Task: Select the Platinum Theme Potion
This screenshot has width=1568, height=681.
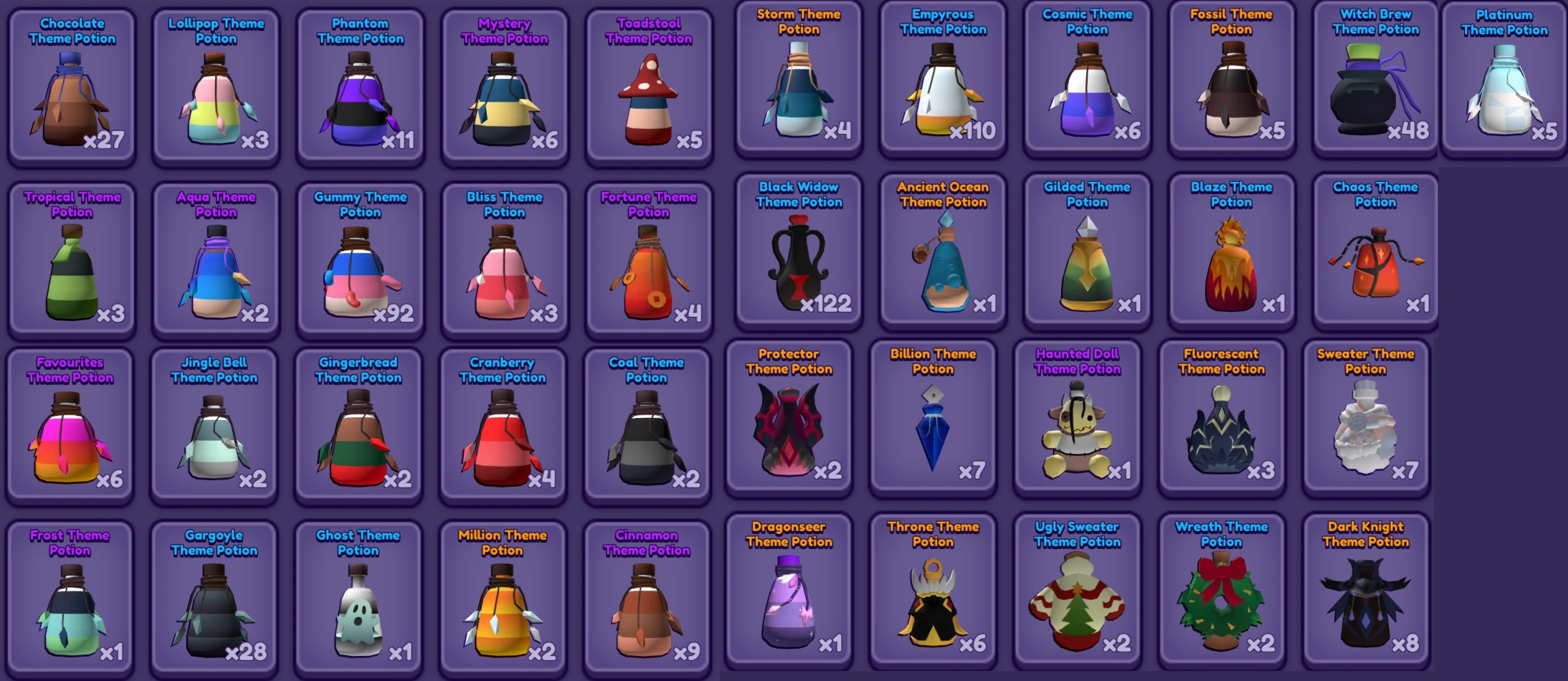Action: pyautogui.click(x=1503, y=93)
